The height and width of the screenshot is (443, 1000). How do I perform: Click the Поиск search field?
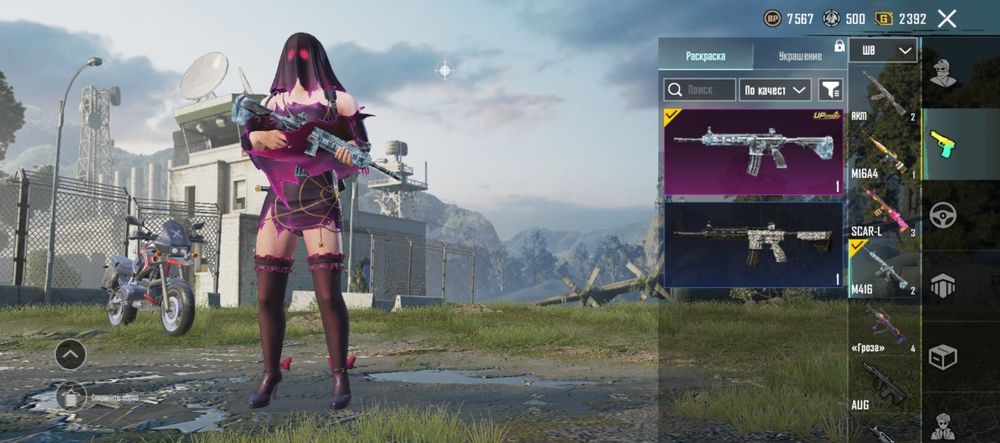[700, 90]
